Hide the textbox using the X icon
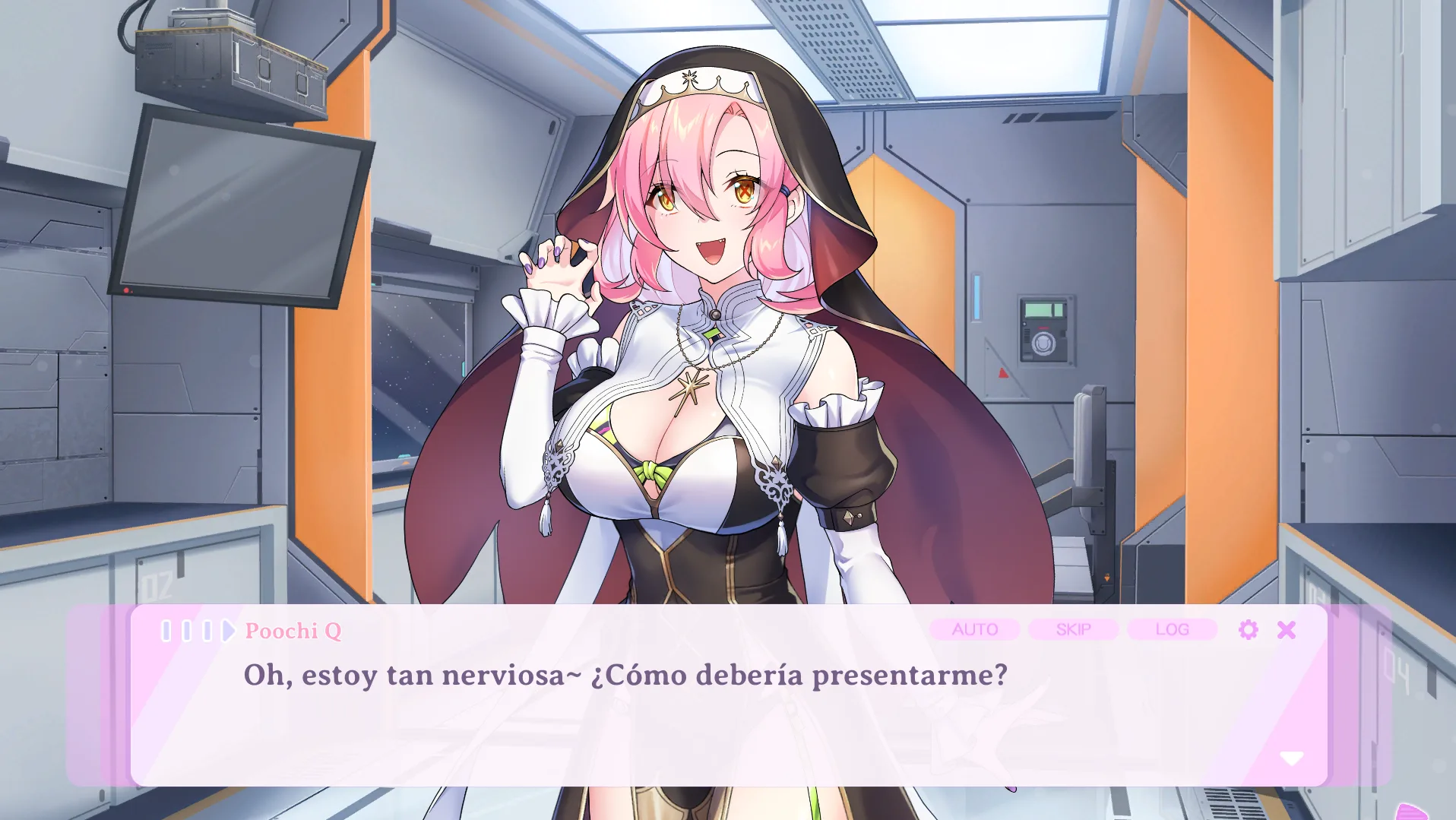 pos(1287,629)
